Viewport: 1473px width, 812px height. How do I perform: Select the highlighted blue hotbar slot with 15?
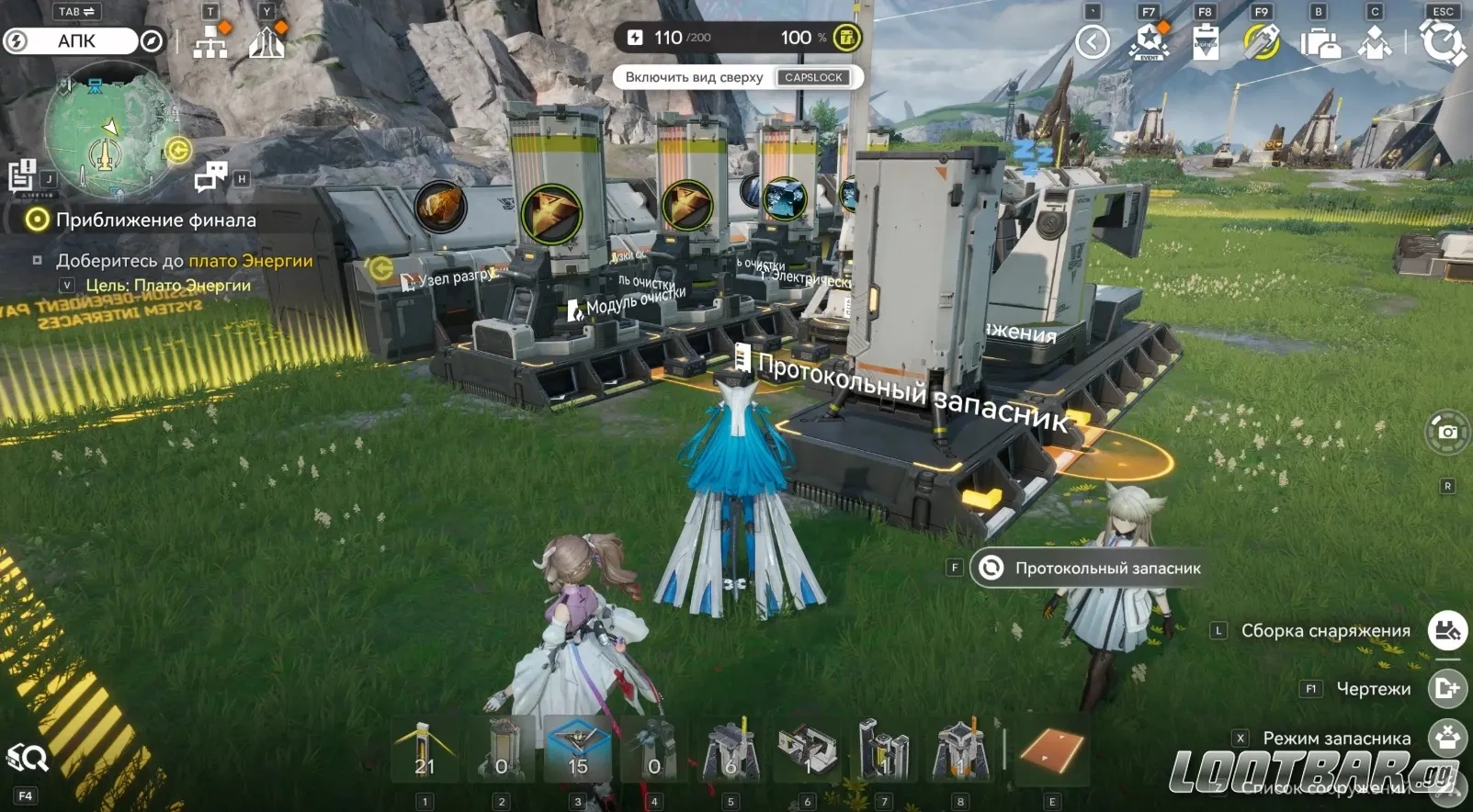coord(577,749)
